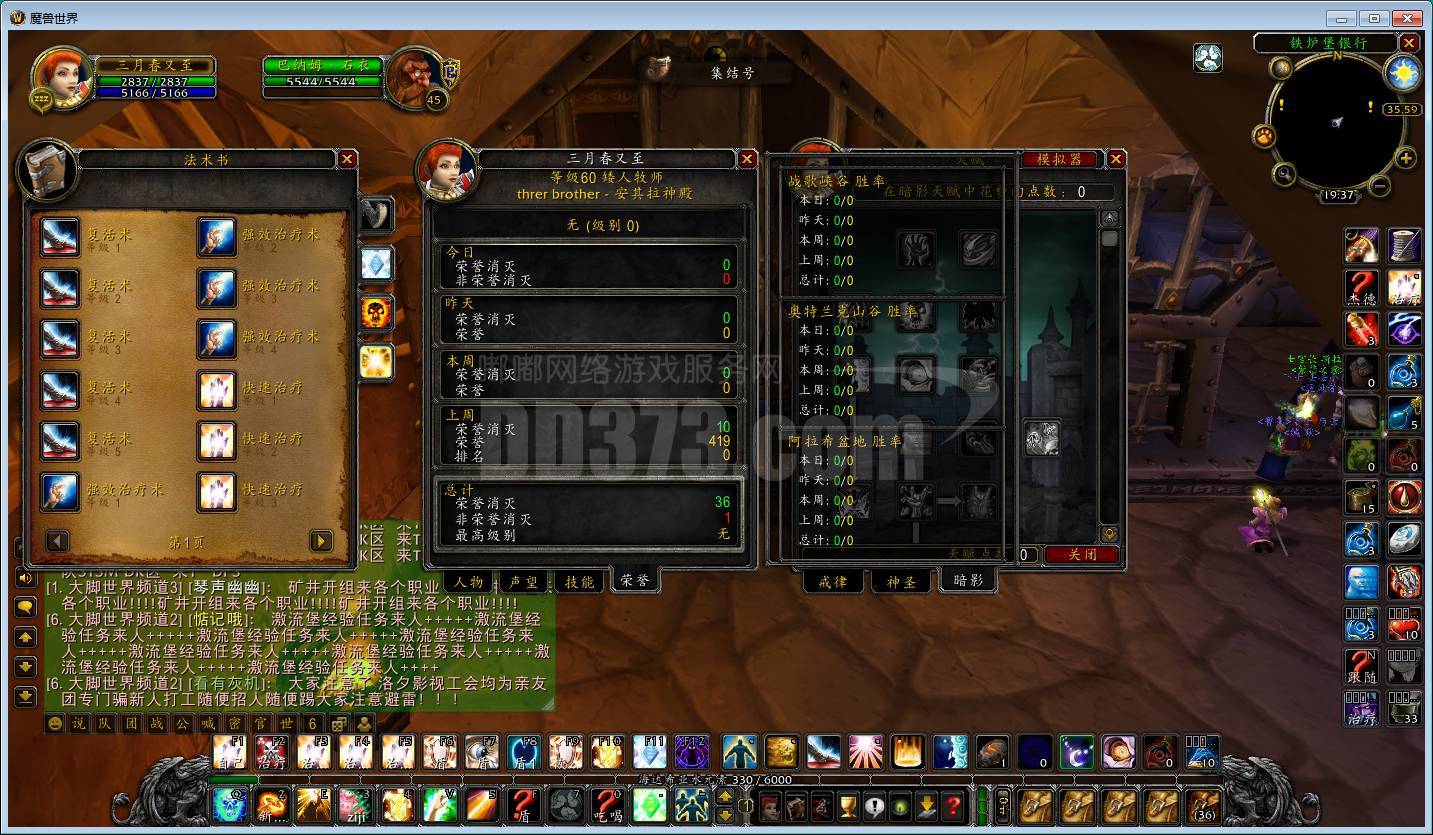Choose the 快速治疗 rank 1 spell icon
1433x835 pixels.
[x=217, y=390]
